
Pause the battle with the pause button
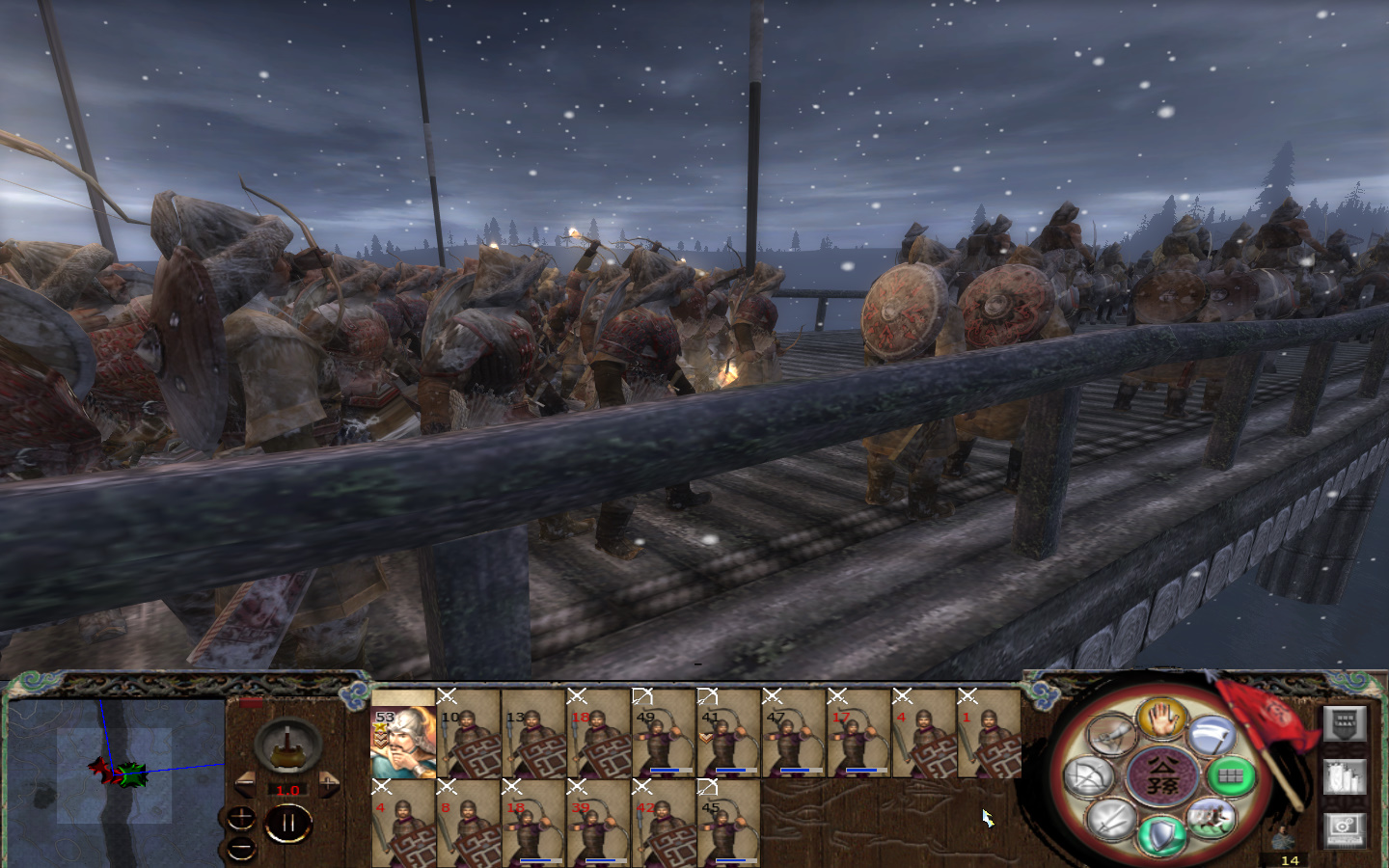coord(288,821)
